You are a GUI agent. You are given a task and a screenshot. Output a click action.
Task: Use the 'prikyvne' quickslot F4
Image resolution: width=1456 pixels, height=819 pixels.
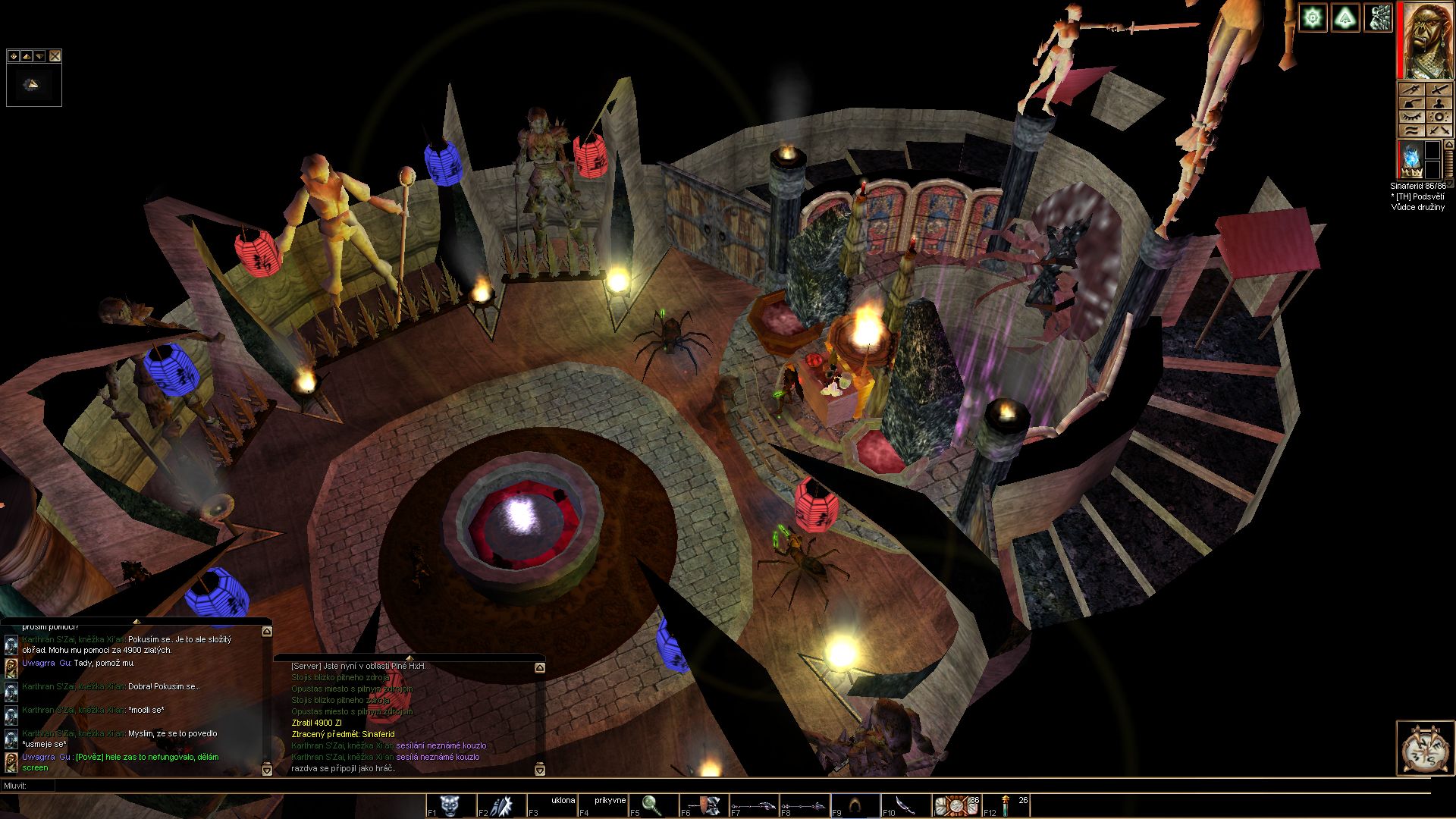coord(601,805)
